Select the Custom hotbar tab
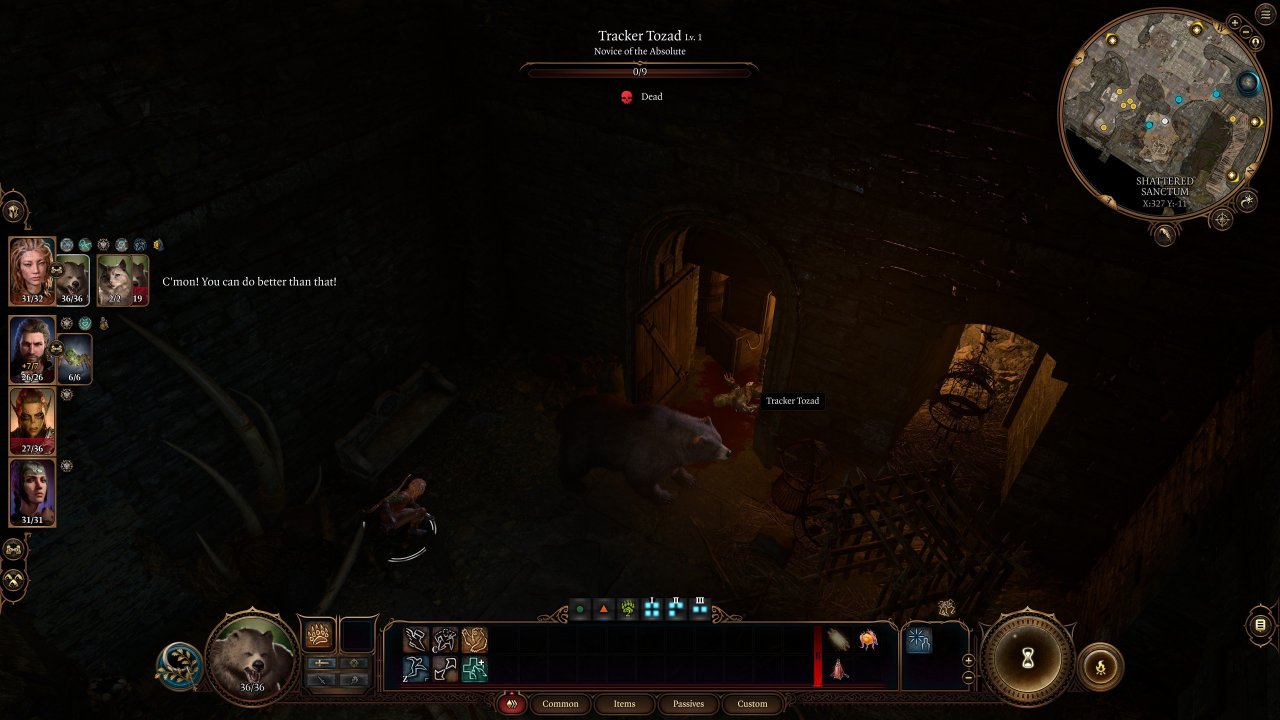This screenshot has width=1280, height=720. click(x=752, y=704)
